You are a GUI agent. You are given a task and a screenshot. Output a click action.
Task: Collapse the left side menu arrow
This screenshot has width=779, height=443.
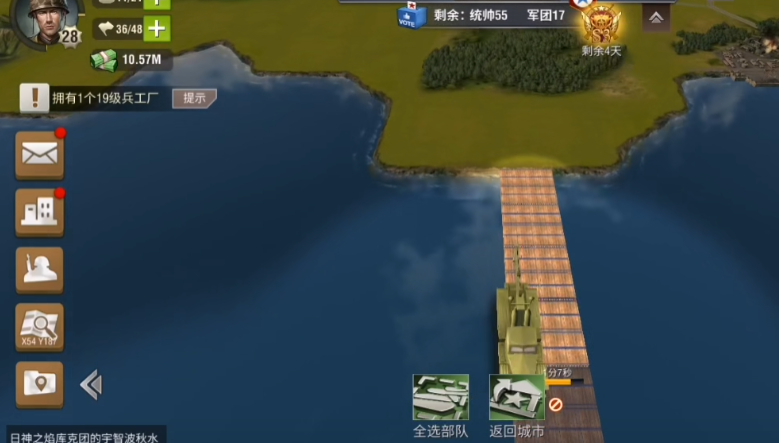pos(91,385)
